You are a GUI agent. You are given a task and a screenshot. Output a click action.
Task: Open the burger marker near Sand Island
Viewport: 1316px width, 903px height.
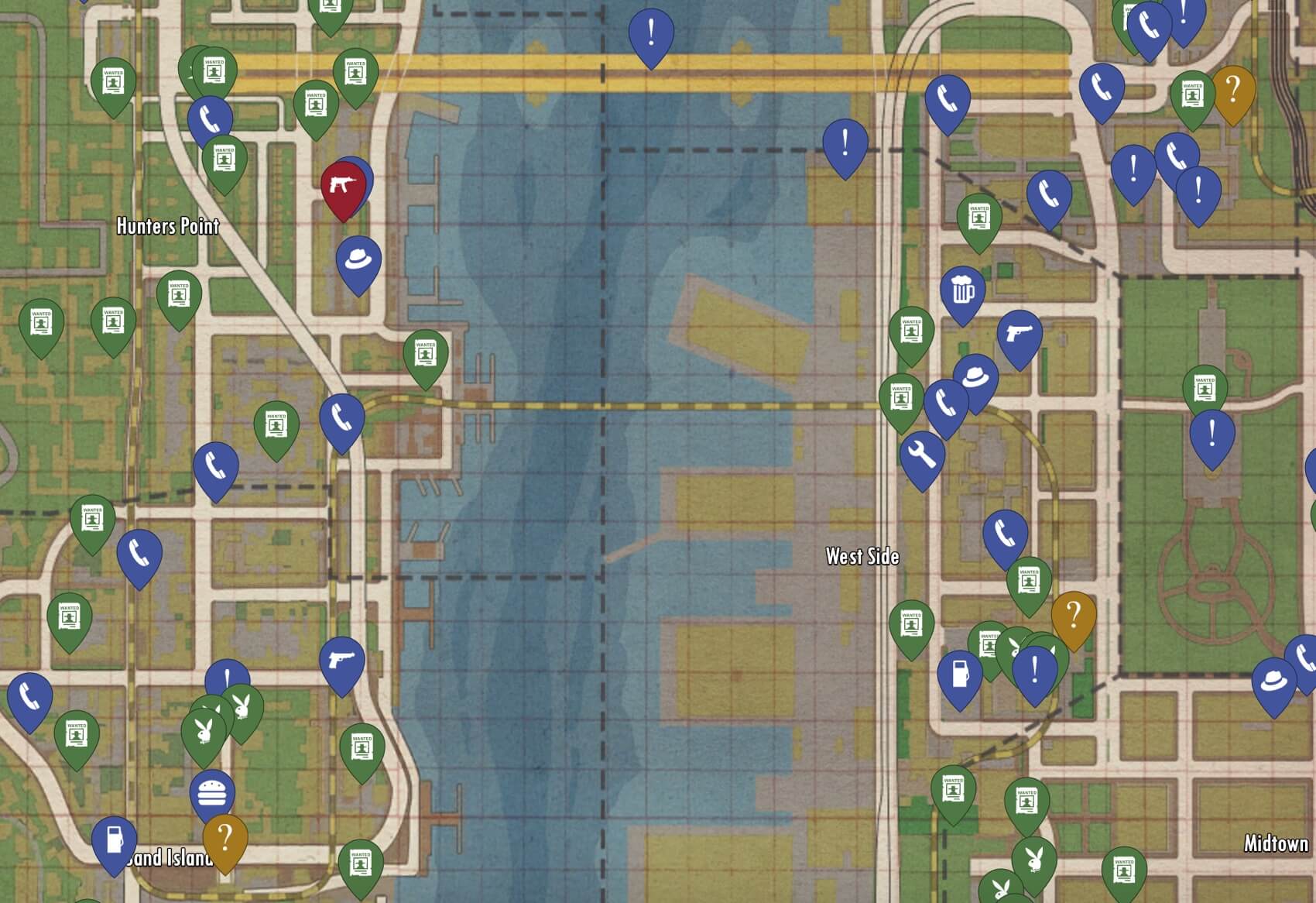click(x=211, y=794)
